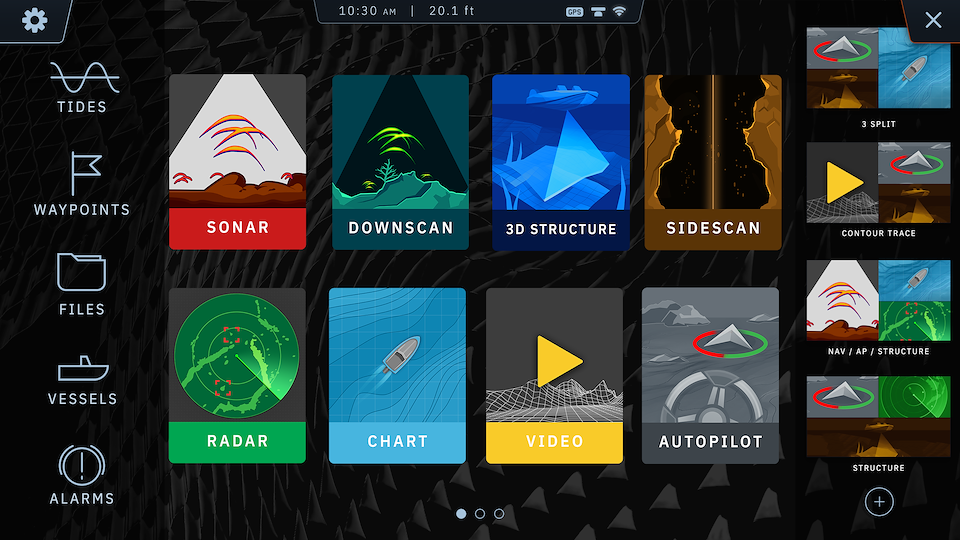Go to the second page dot
This screenshot has height=540, width=960.
(480, 513)
